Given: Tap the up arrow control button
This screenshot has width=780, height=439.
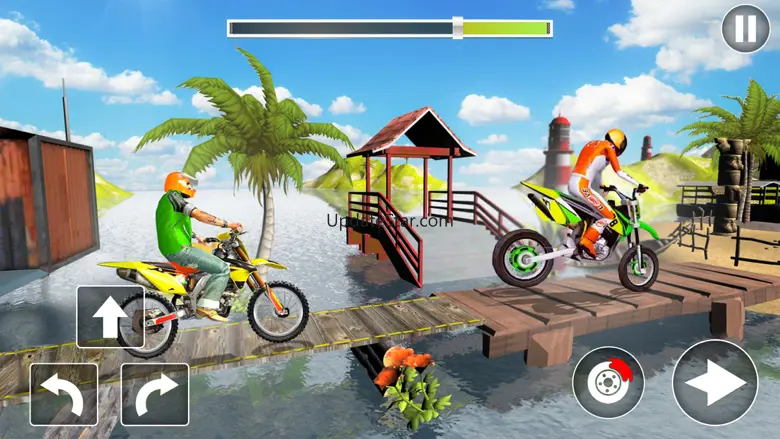Looking at the screenshot, I should click(110, 317).
